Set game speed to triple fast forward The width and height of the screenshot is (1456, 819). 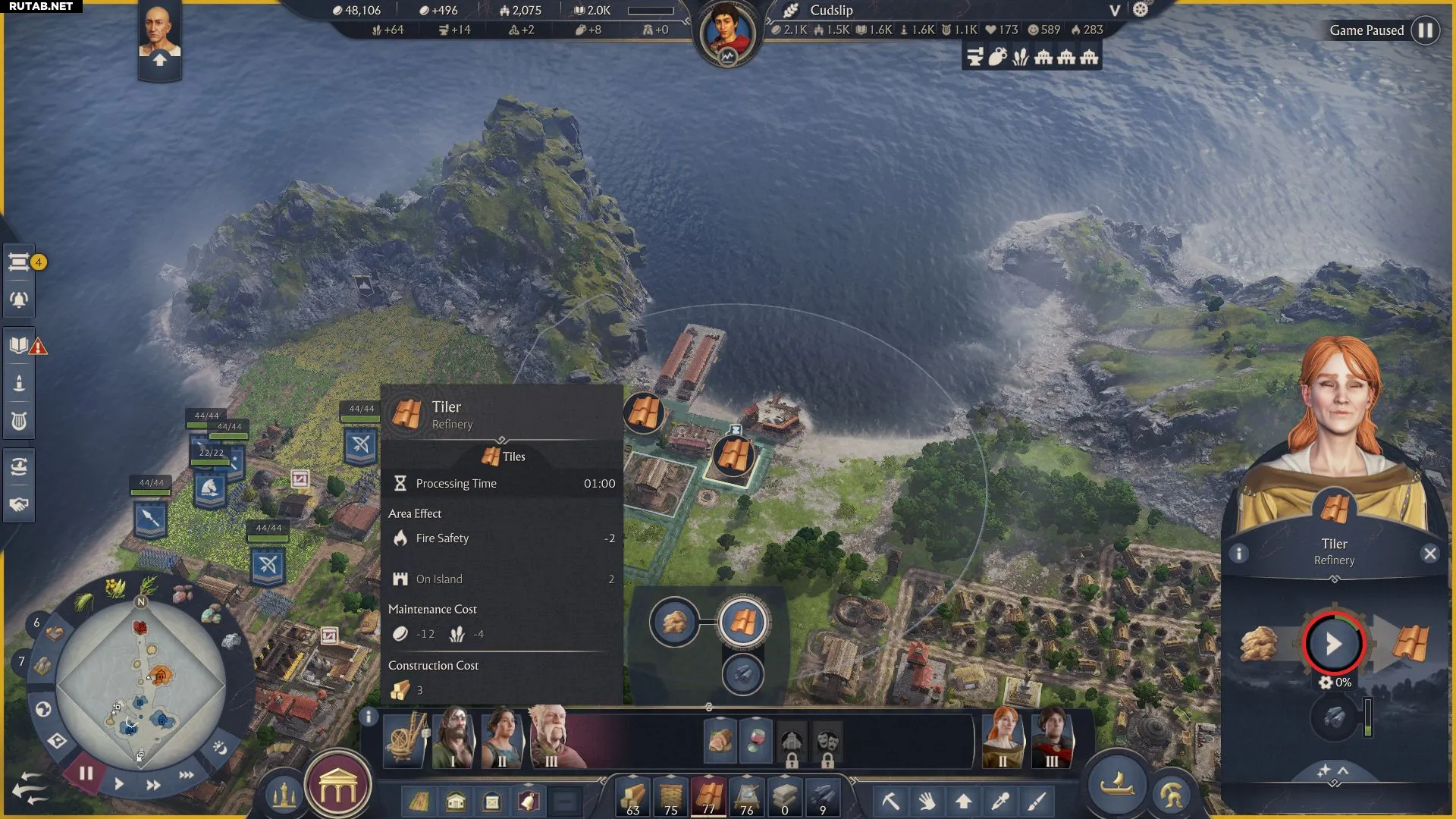point(187,775)
